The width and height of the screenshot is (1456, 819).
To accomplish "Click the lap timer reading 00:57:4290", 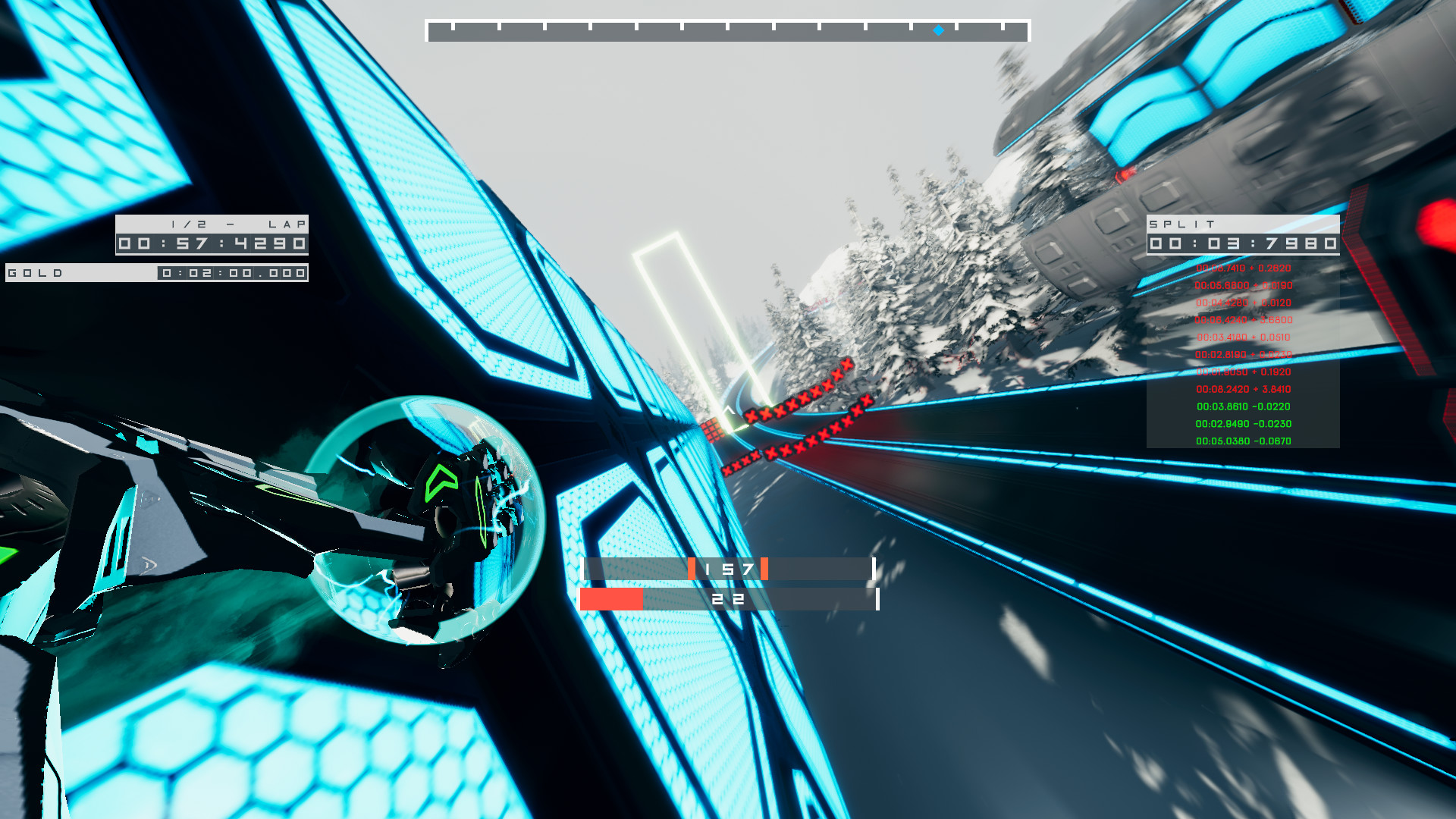I will (212, 243).
